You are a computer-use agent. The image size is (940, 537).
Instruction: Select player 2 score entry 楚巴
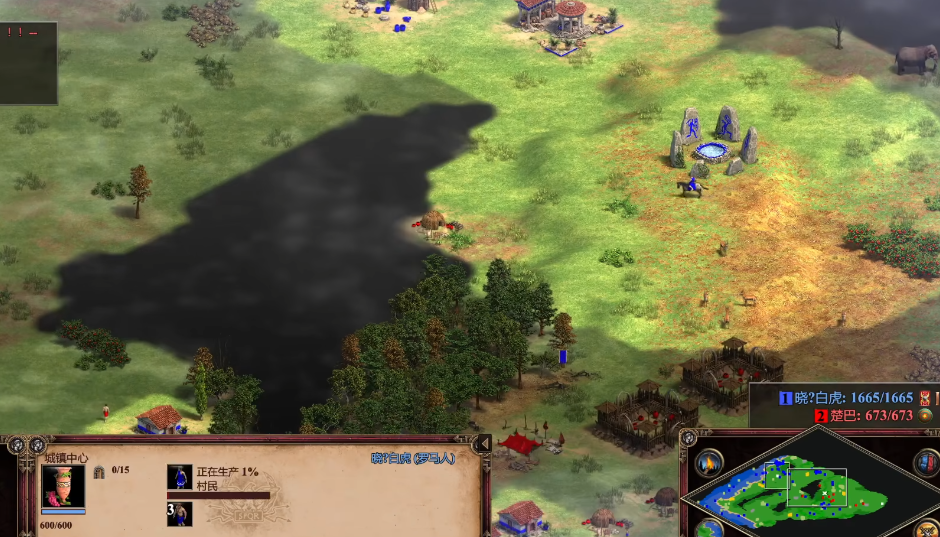point(863,415)
